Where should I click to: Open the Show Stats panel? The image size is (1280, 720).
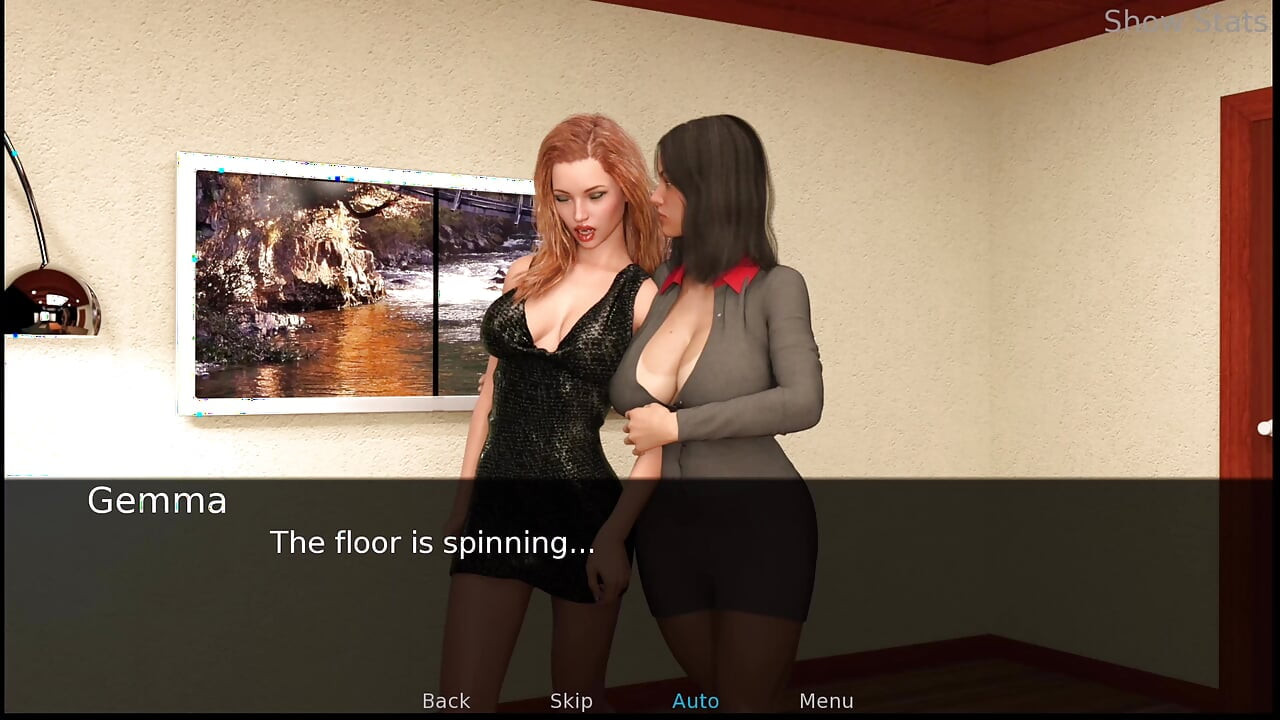(1185, 21)
